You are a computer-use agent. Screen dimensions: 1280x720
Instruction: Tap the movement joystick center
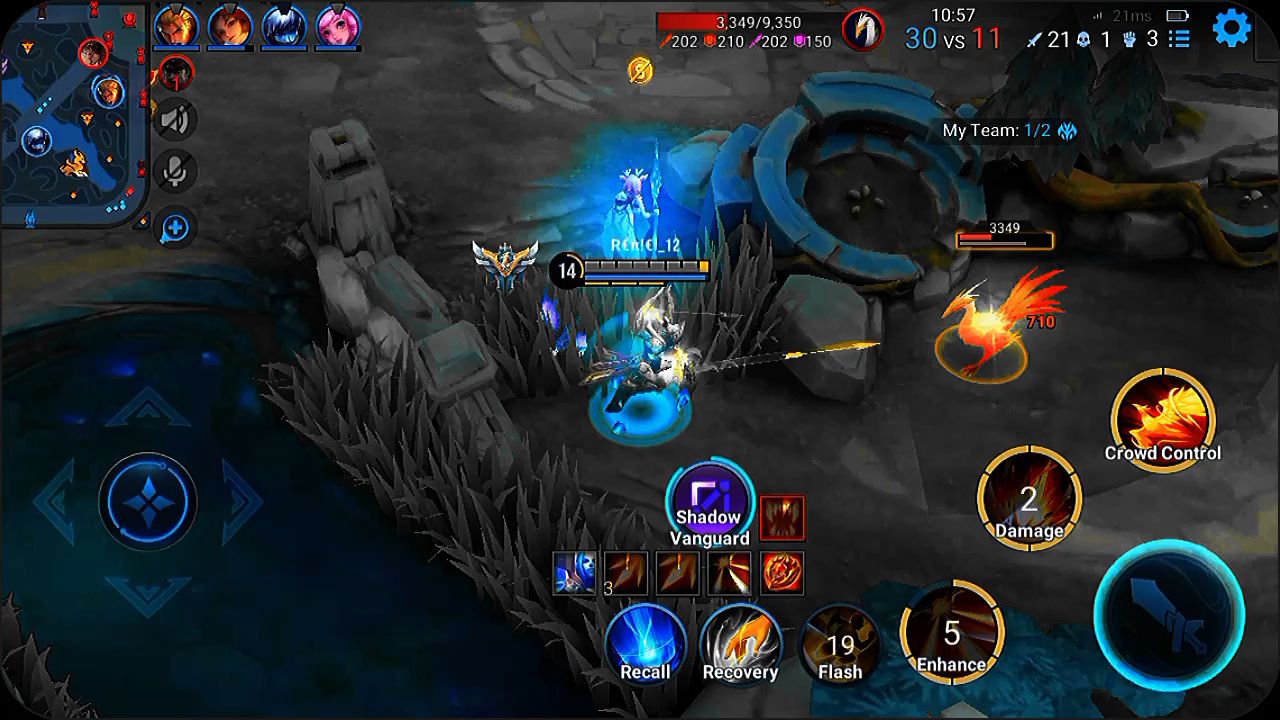coord(148,499)
